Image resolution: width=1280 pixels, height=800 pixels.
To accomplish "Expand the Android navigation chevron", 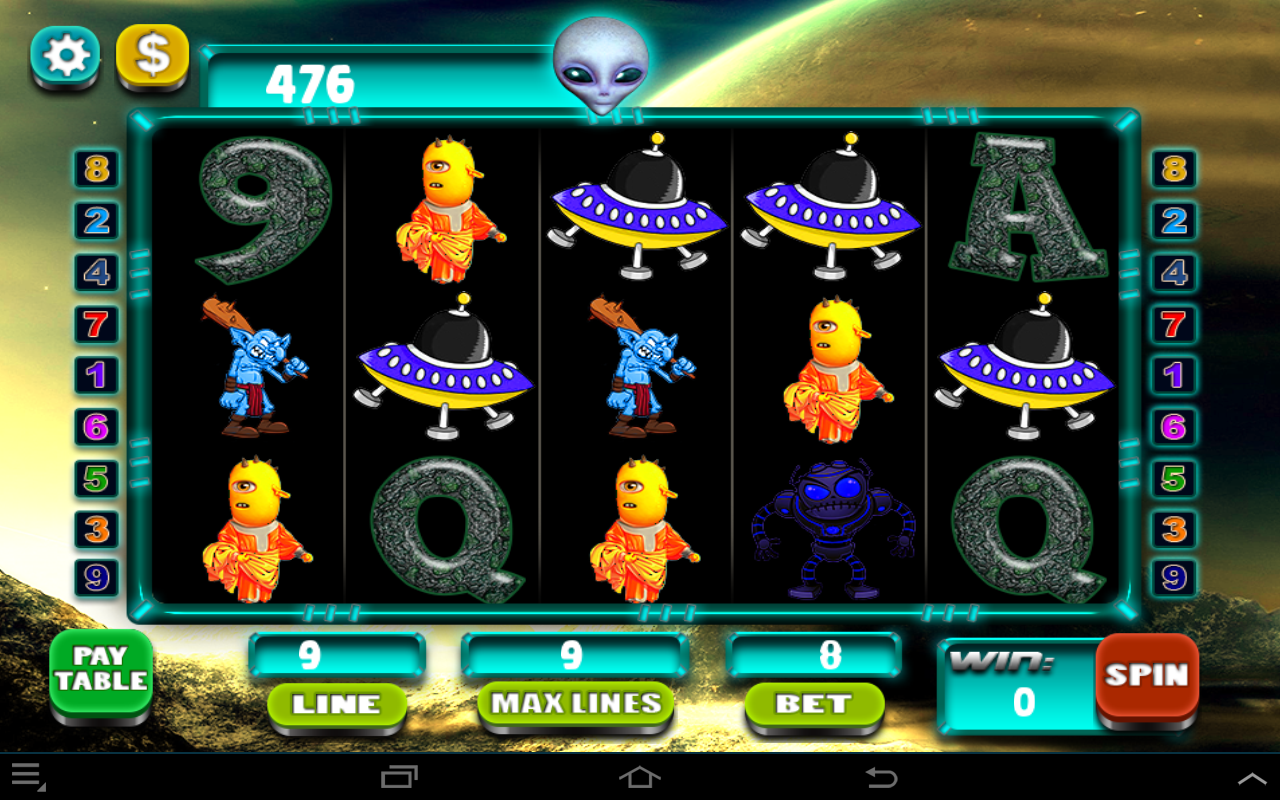I will click(1252, 776).
